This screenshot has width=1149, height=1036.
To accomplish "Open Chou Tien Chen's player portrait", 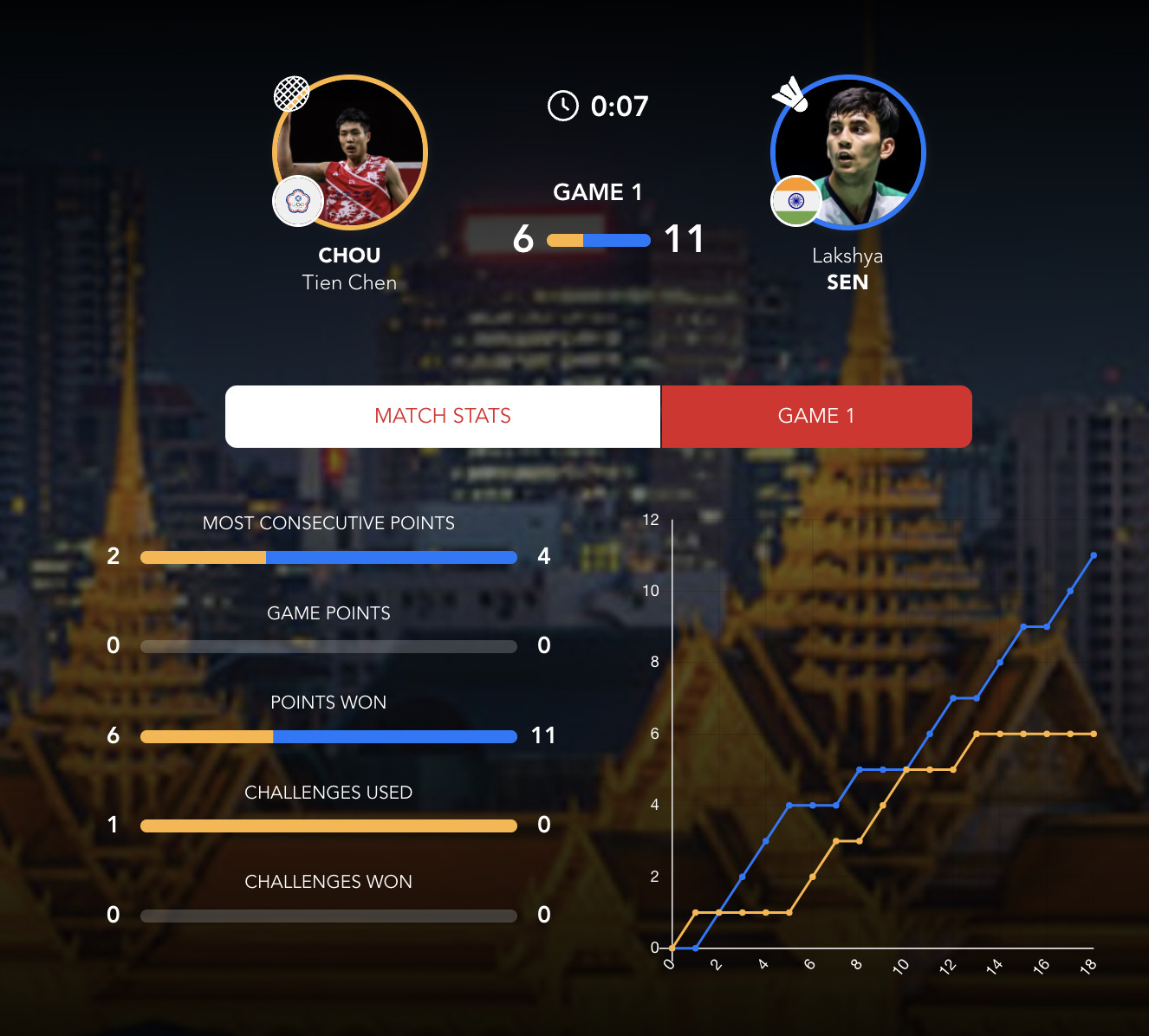I will pyautogui.click(x=350, y=152).
